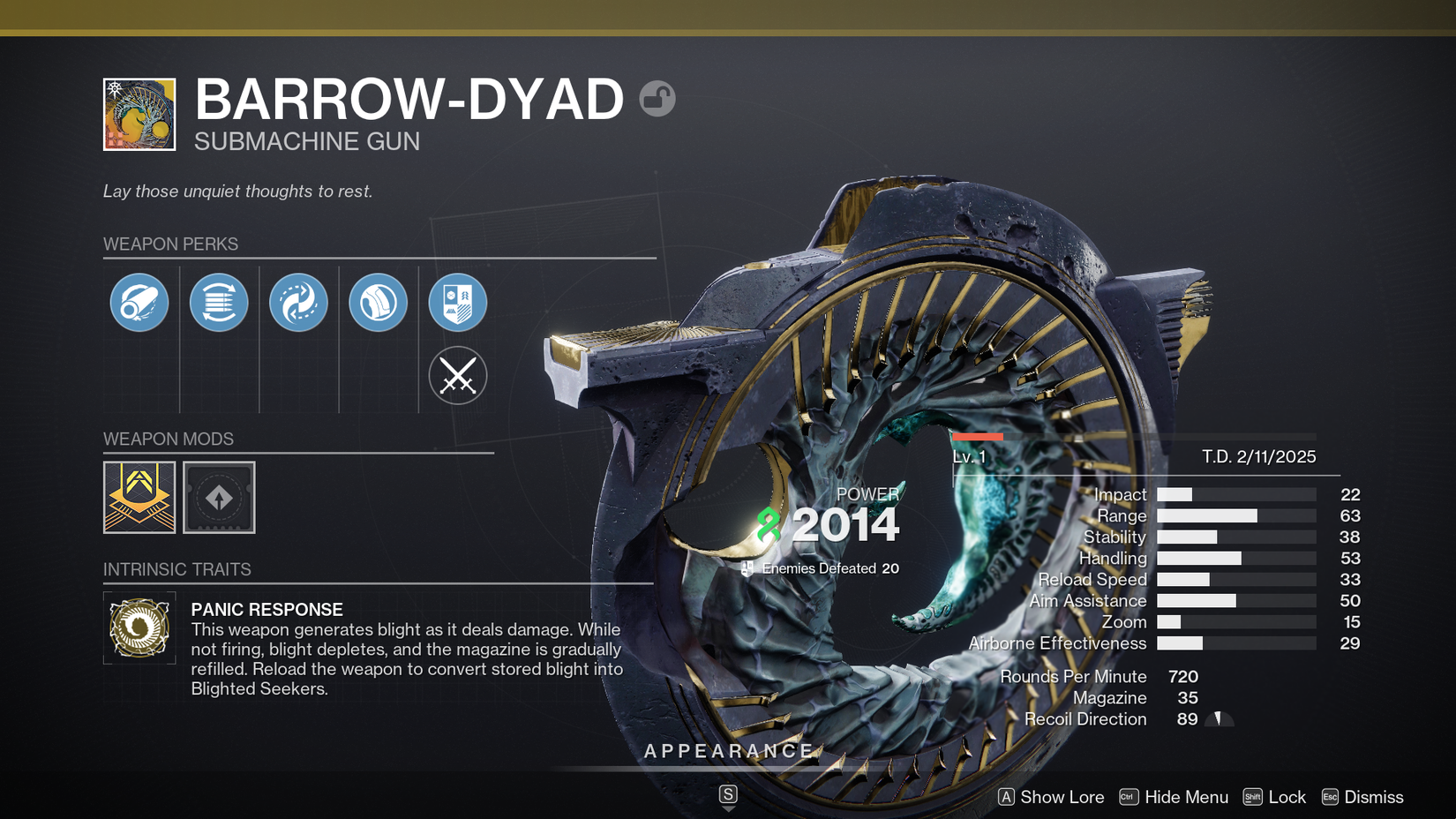Select the golden equipped weapon mod
Viewport: 1456px width, 819px height.
(x=139, y=497)
